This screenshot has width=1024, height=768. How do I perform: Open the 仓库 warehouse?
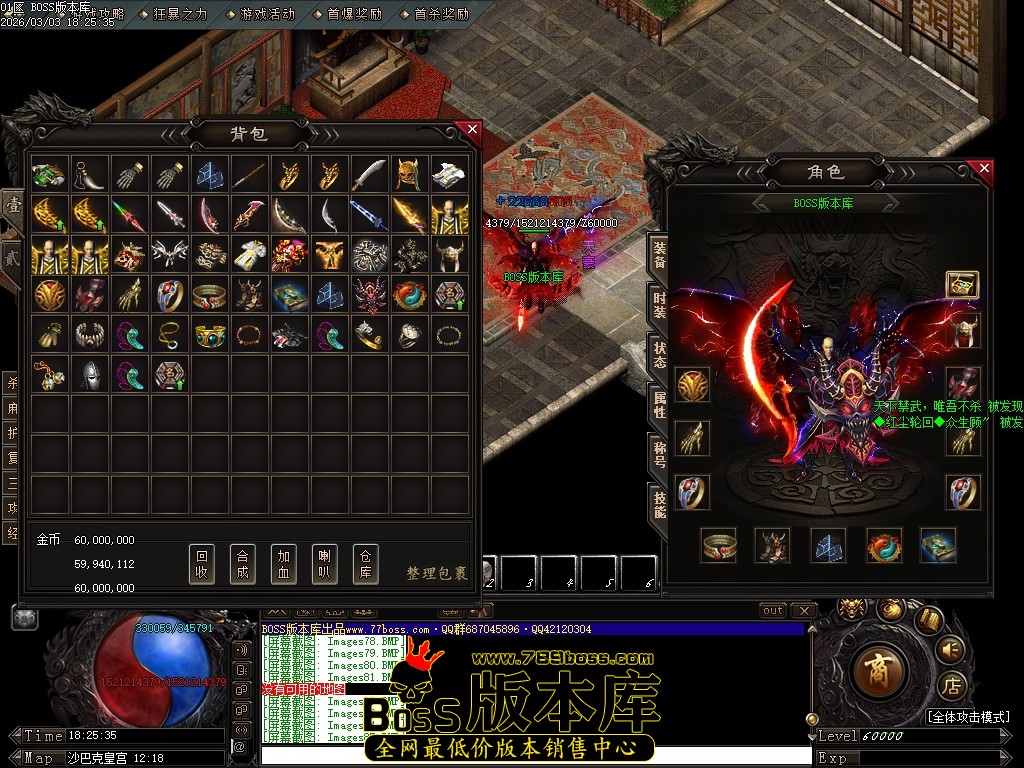click(x=366, y=565)
